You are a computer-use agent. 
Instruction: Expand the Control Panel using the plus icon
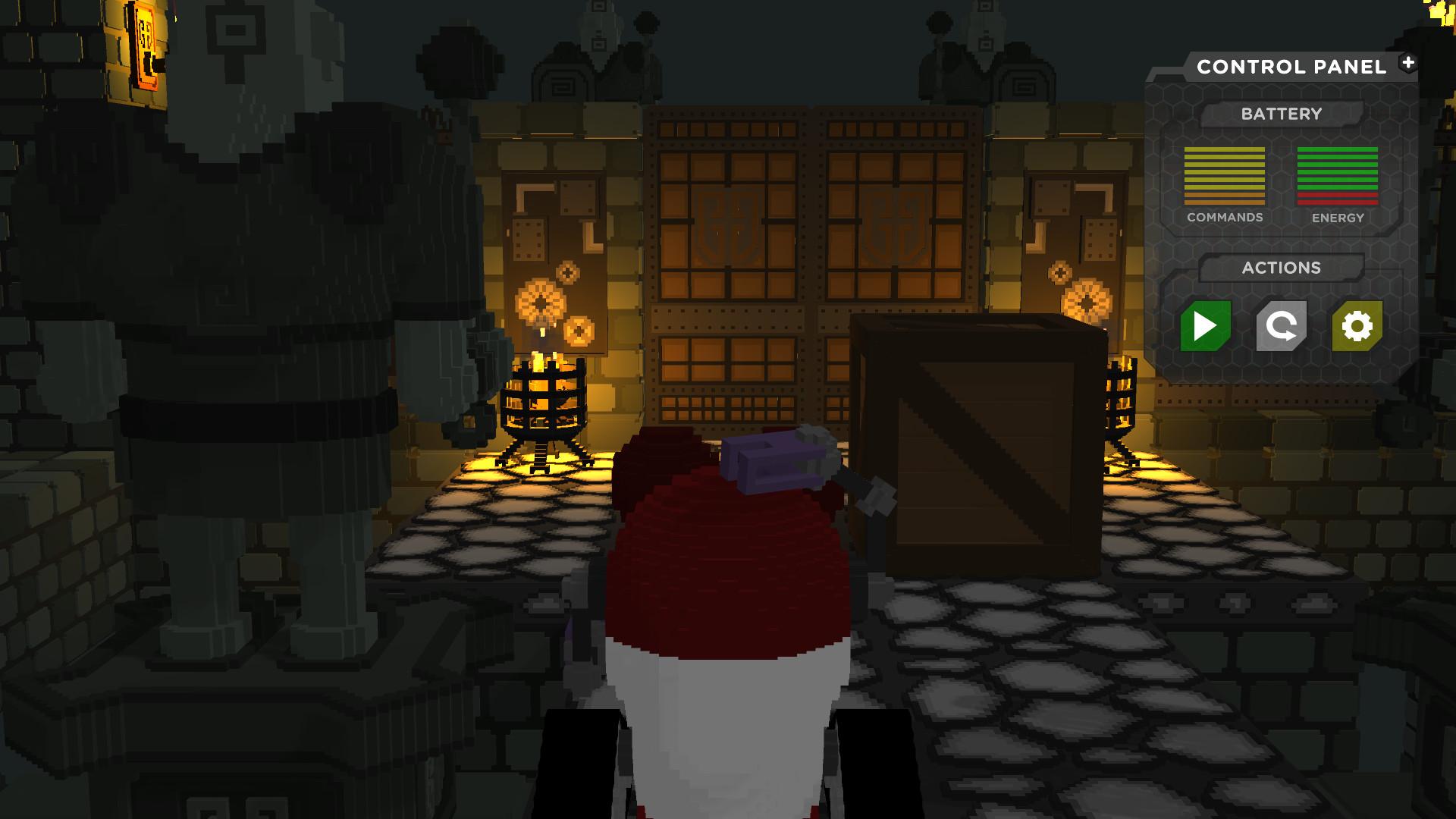pyautogui.click(x=1409, y=64)
